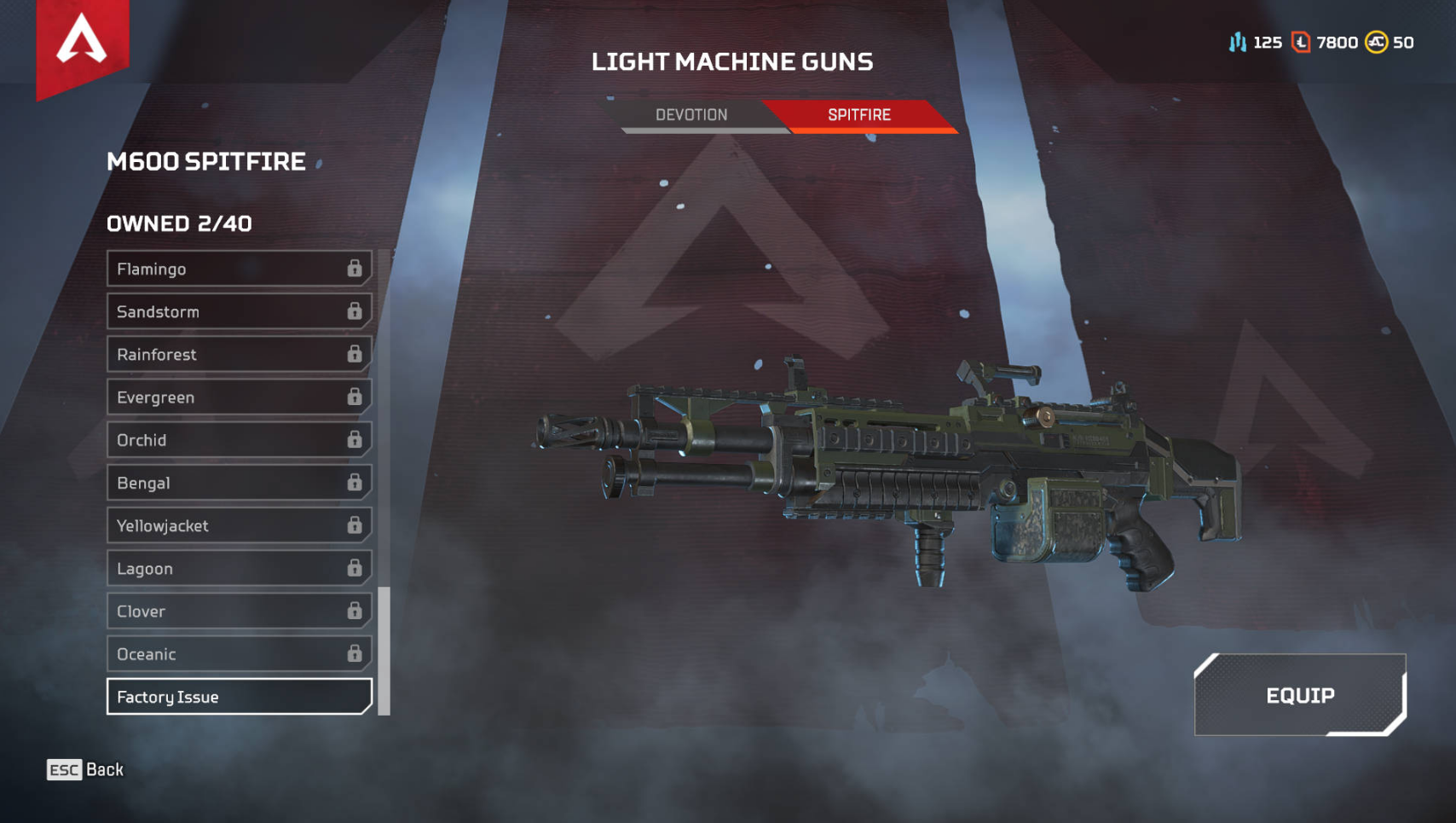Go back to the previous menu
This screenshot has width=1456, height=823.
point(85,769)
